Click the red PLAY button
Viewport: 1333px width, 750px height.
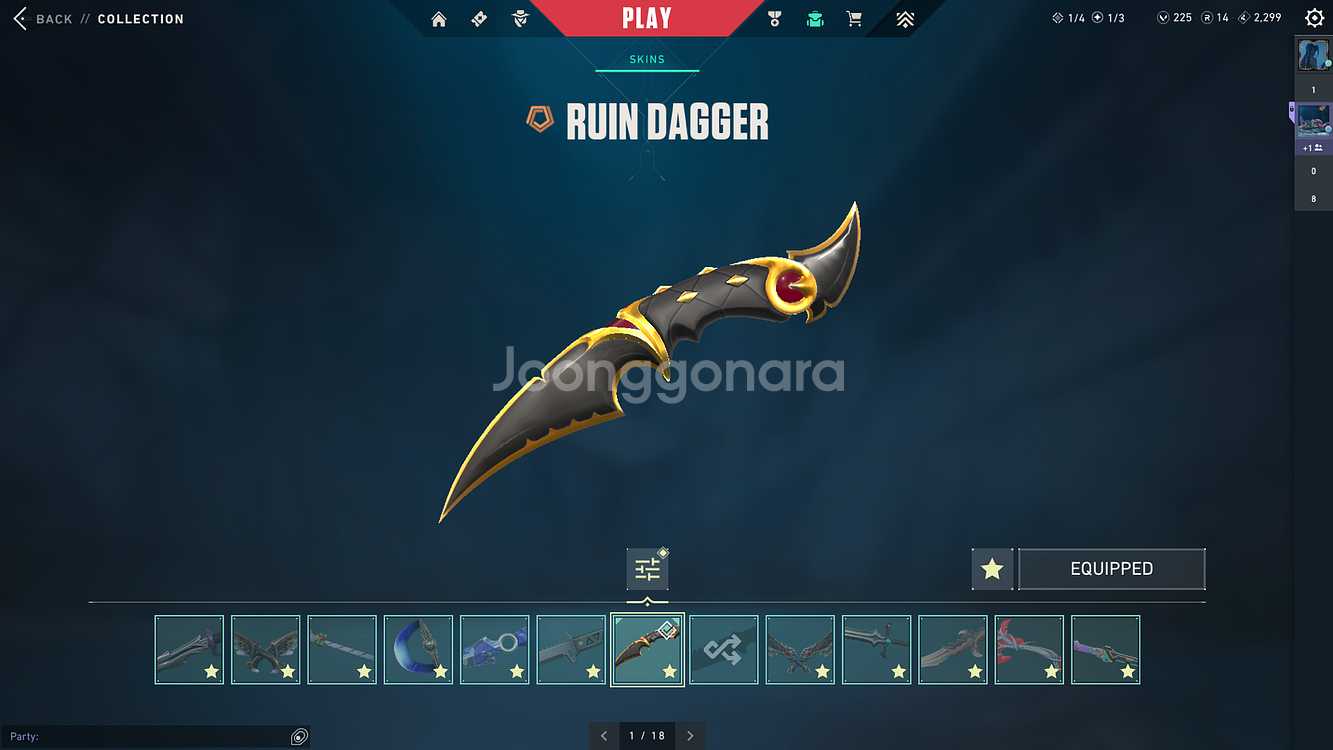646,18
